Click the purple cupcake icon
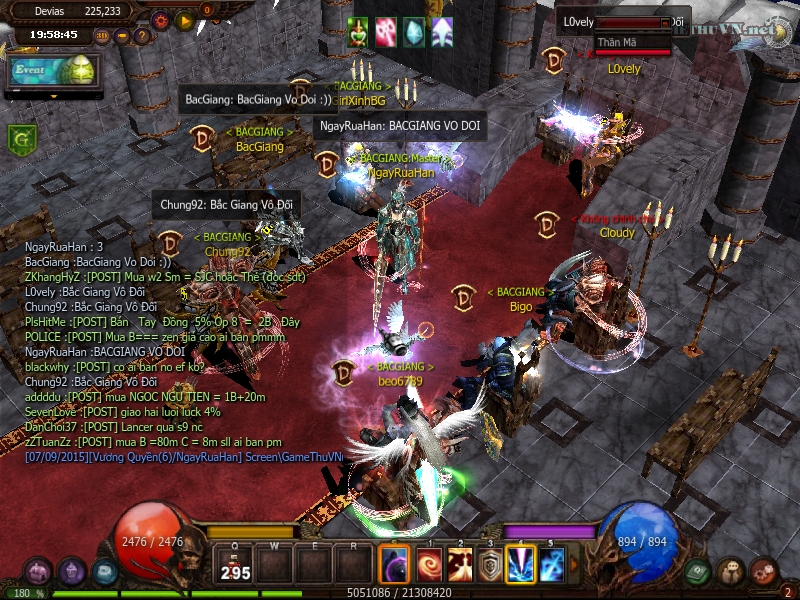The image size is (800, 600). pos(71,572)
